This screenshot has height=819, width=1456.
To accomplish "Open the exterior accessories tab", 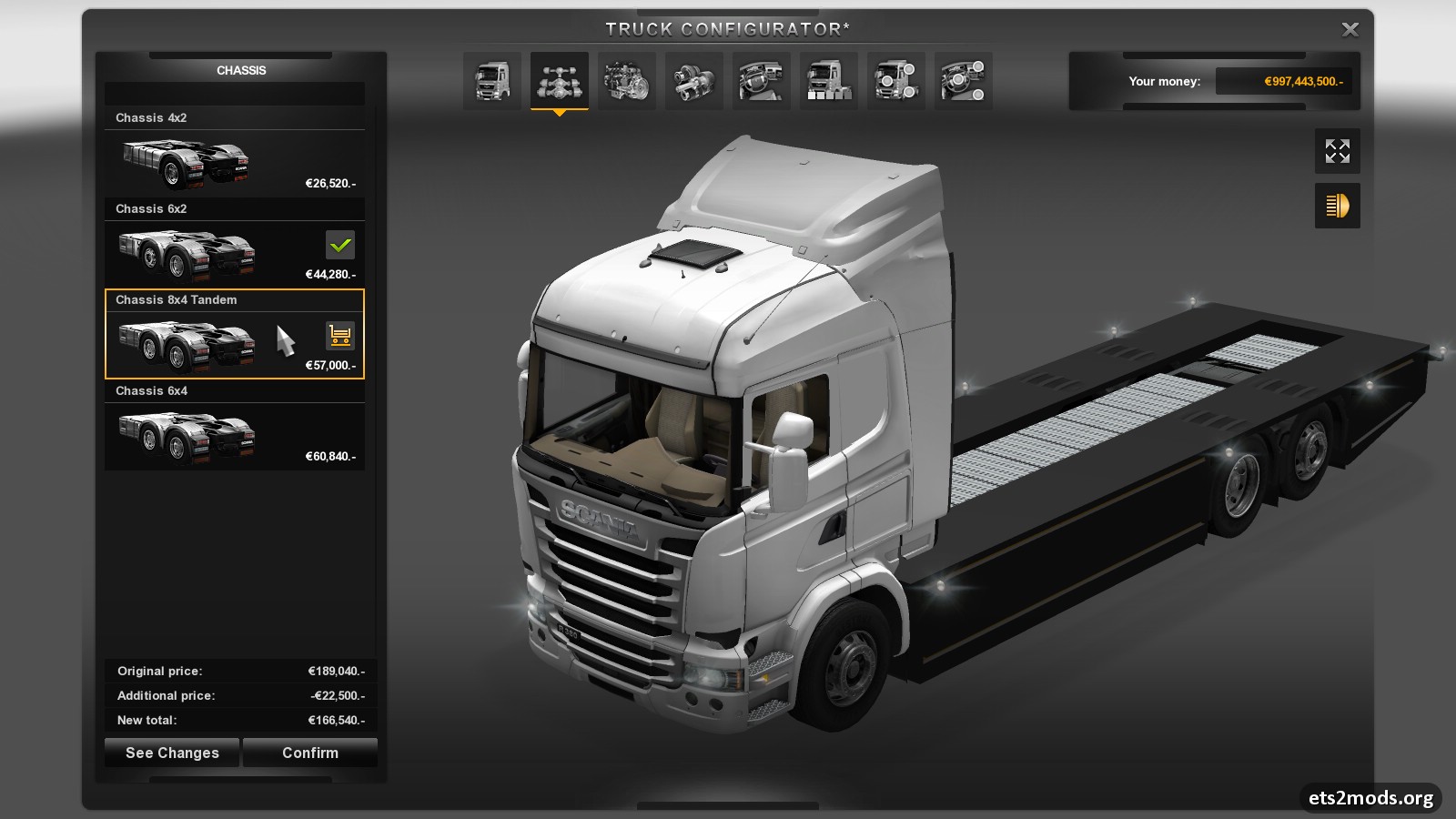I will coord(896,81).
